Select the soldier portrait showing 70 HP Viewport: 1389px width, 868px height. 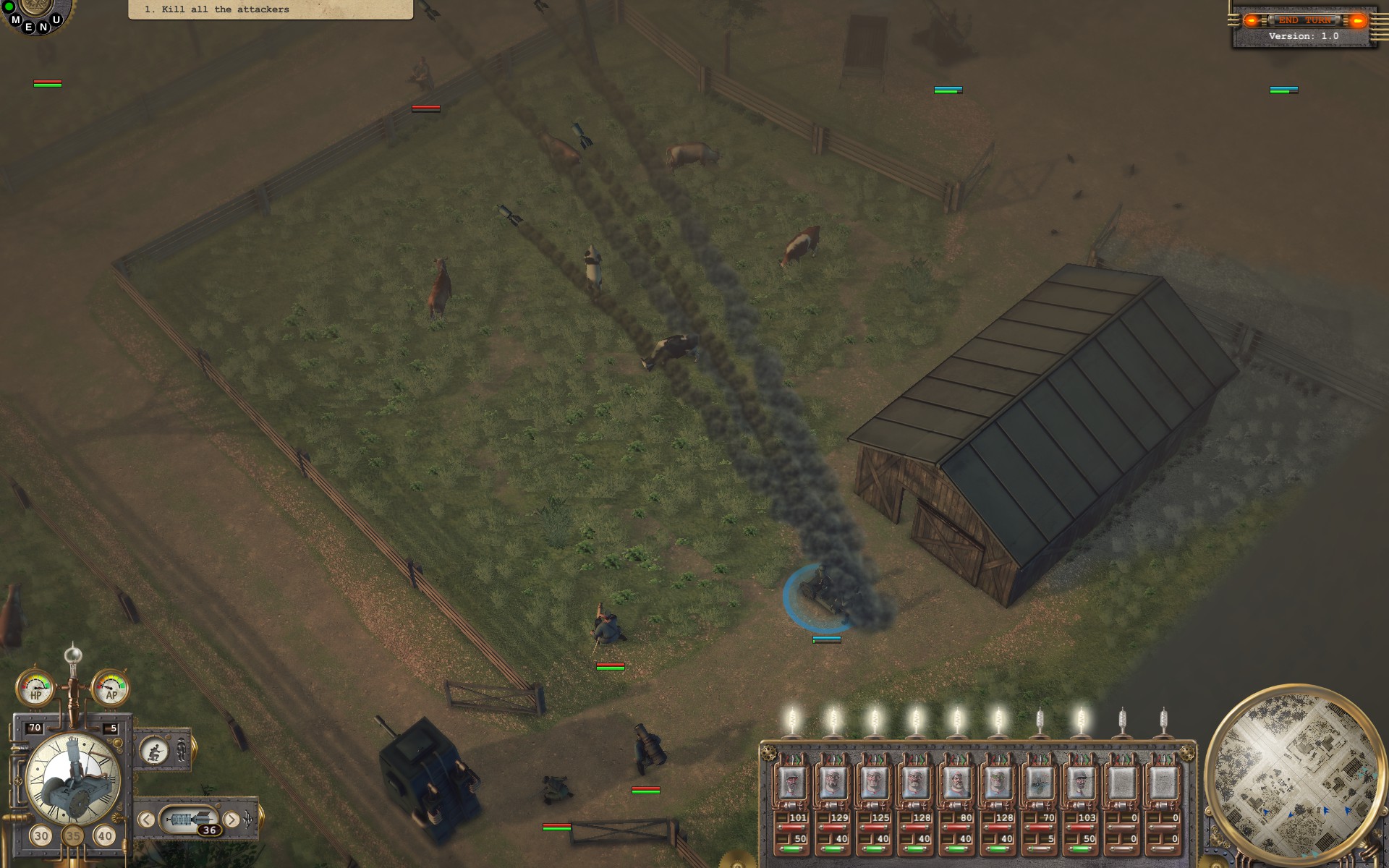1039,783
